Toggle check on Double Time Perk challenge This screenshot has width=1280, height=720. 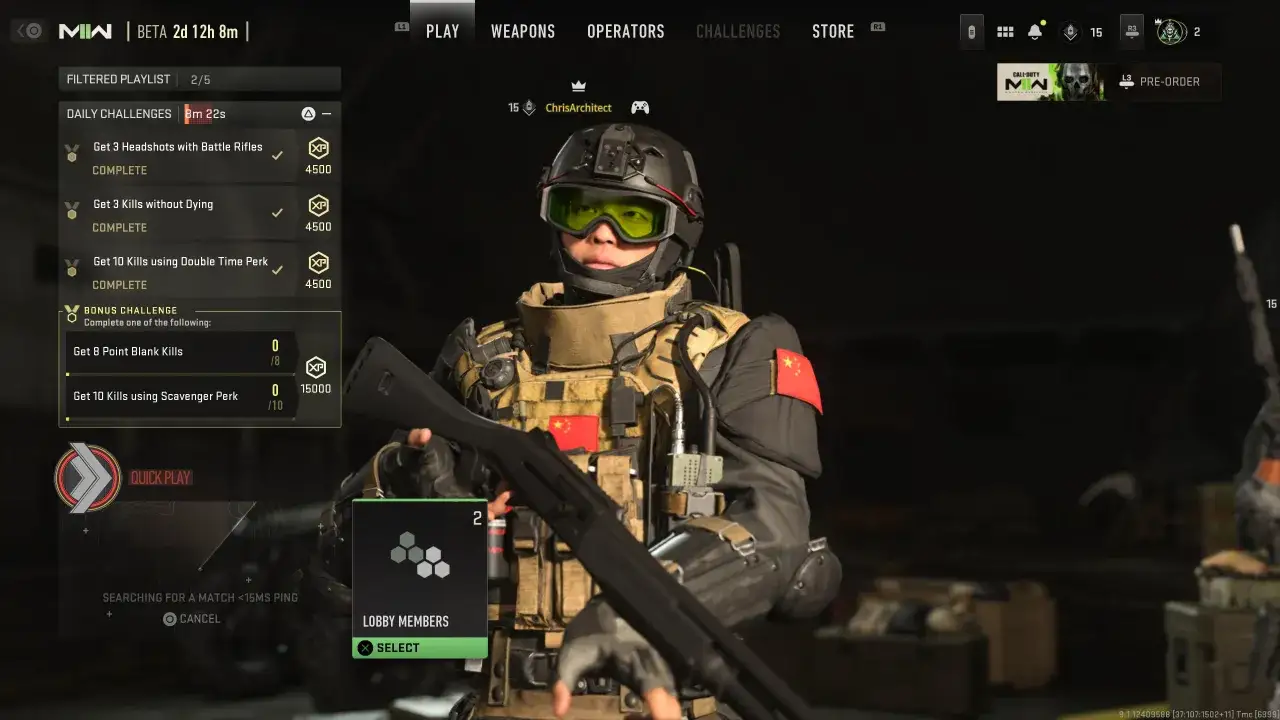coord(278,270)
